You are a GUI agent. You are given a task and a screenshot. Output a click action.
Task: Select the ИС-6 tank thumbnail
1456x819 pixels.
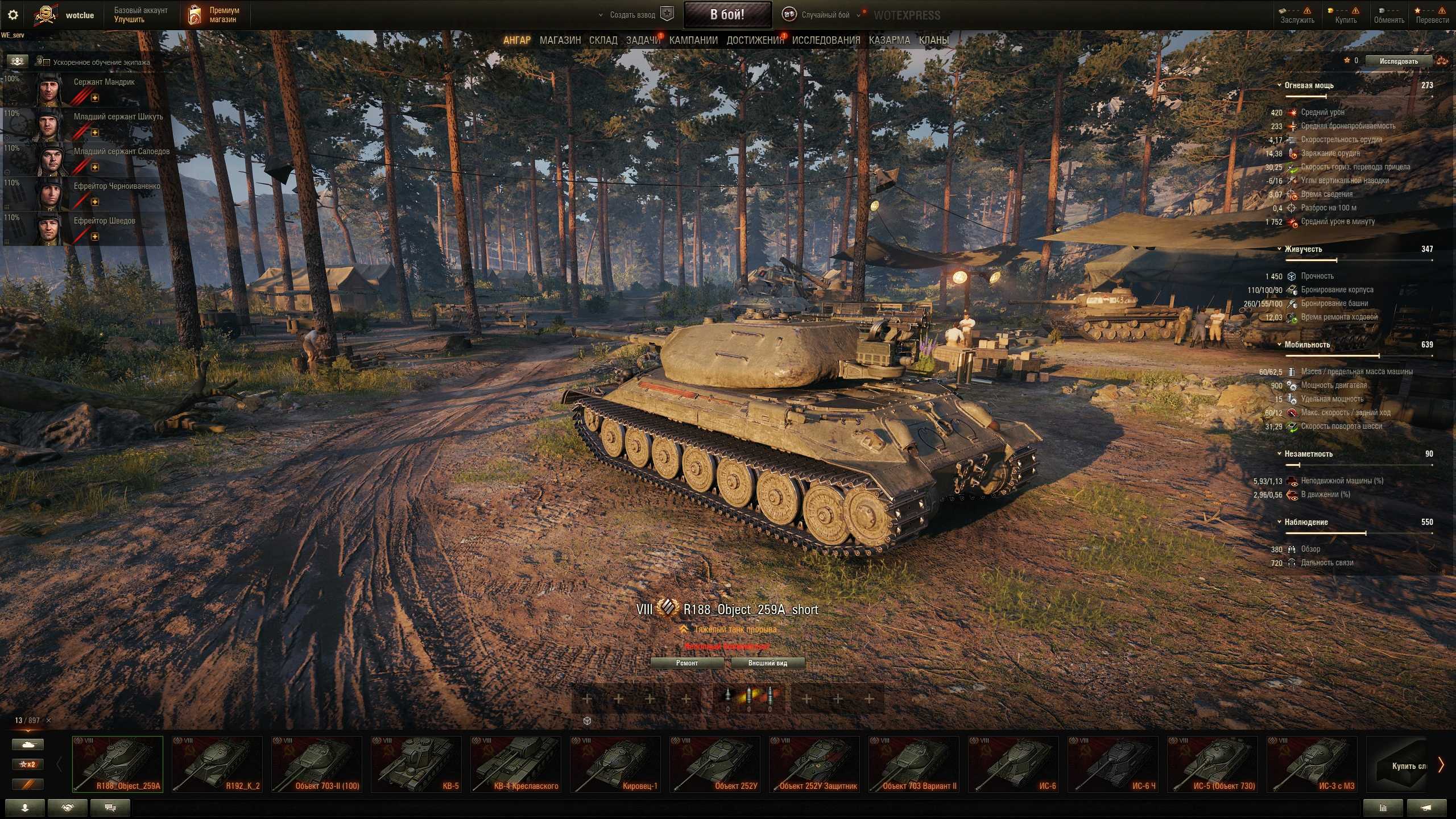click(1014, 764)
